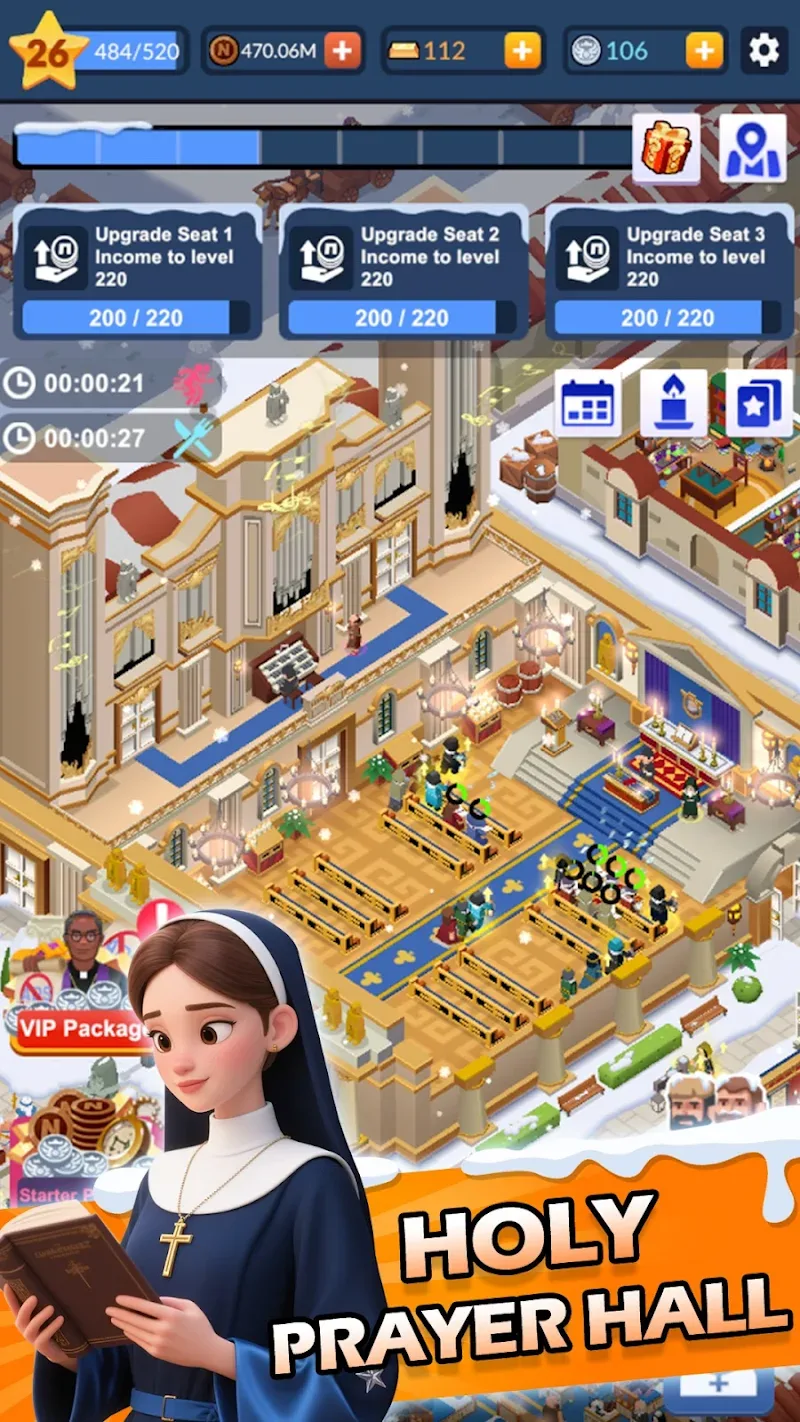Open the star cards collection icon
800x1422 pixels.
pyautogui.click(x=759, y=403)
